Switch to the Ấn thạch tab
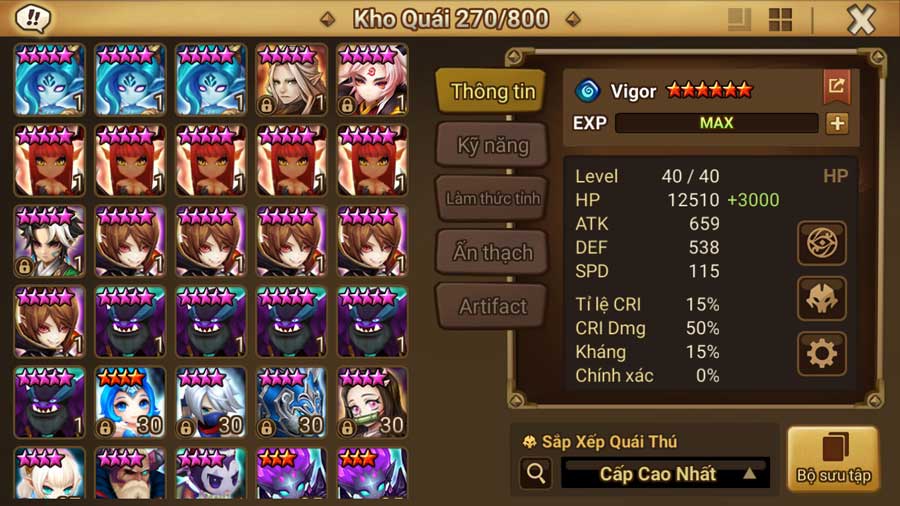This screenshot has width=900, height=506. coord(492,252)
